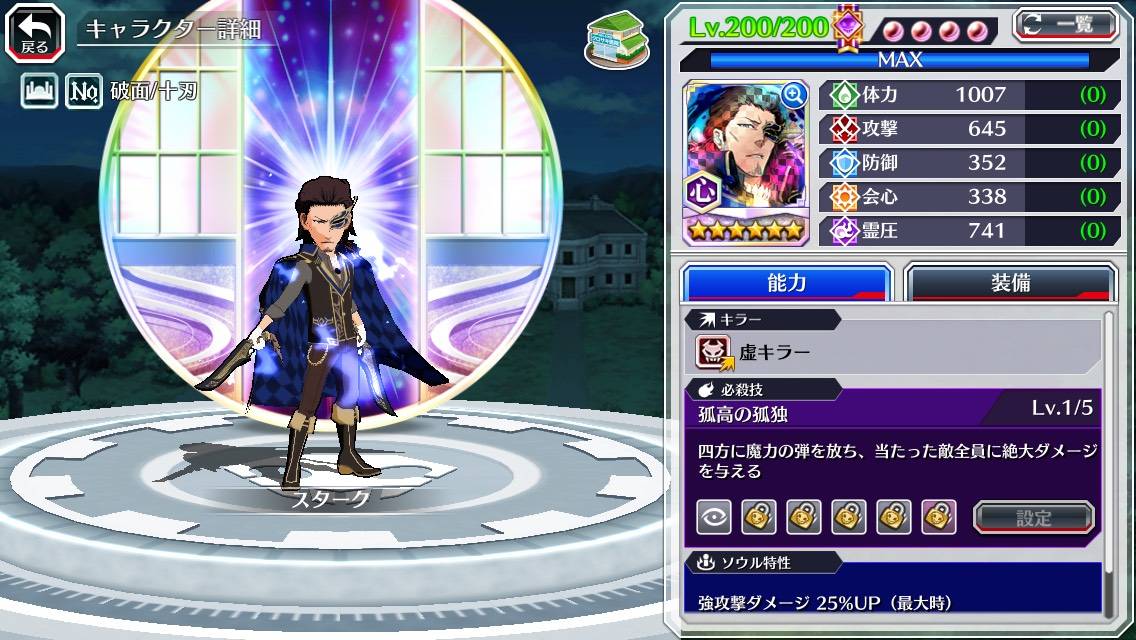Open the 設定 special move settings

click(1034, 517)
